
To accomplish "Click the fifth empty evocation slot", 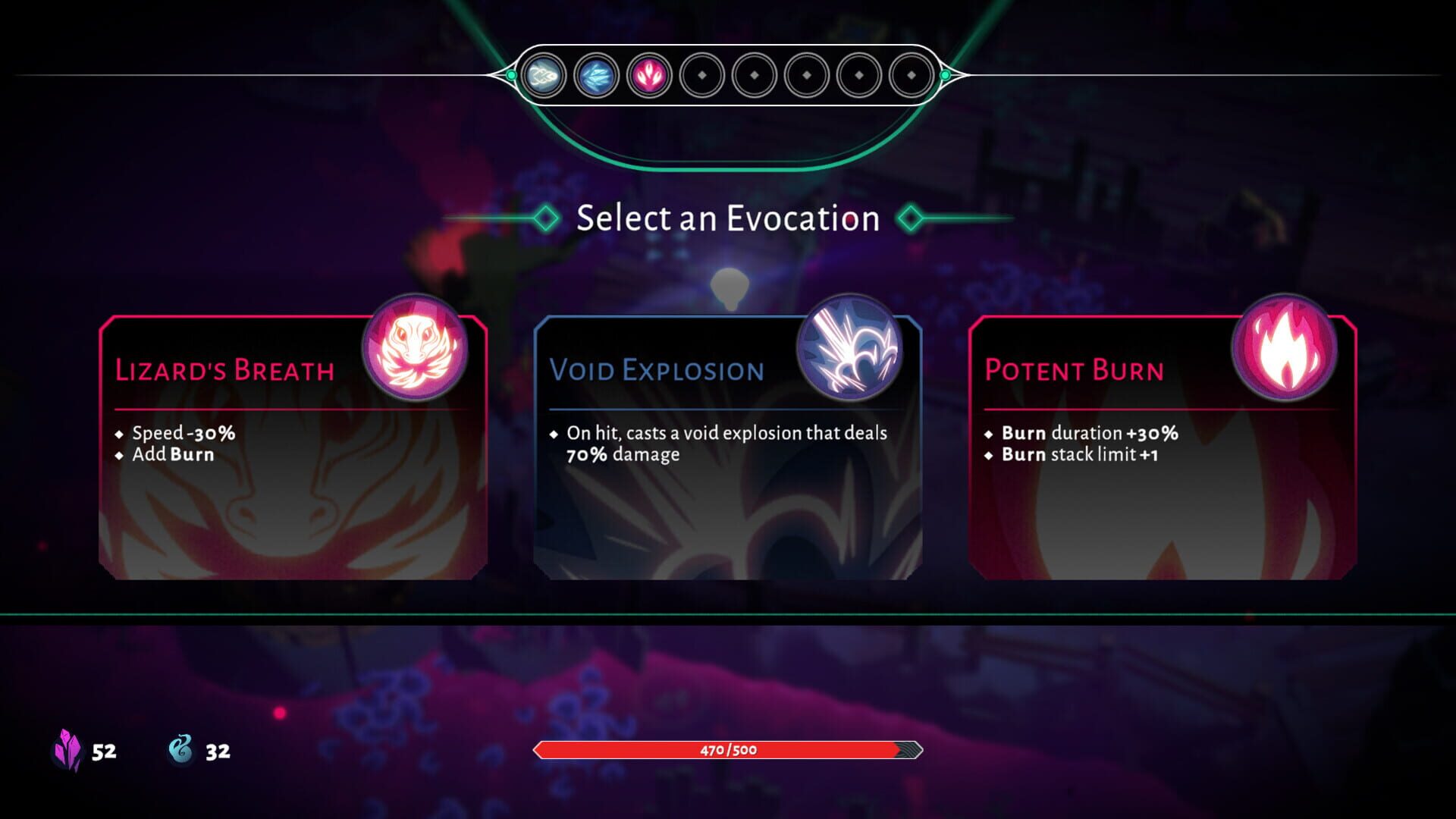I will click(755, 74).
